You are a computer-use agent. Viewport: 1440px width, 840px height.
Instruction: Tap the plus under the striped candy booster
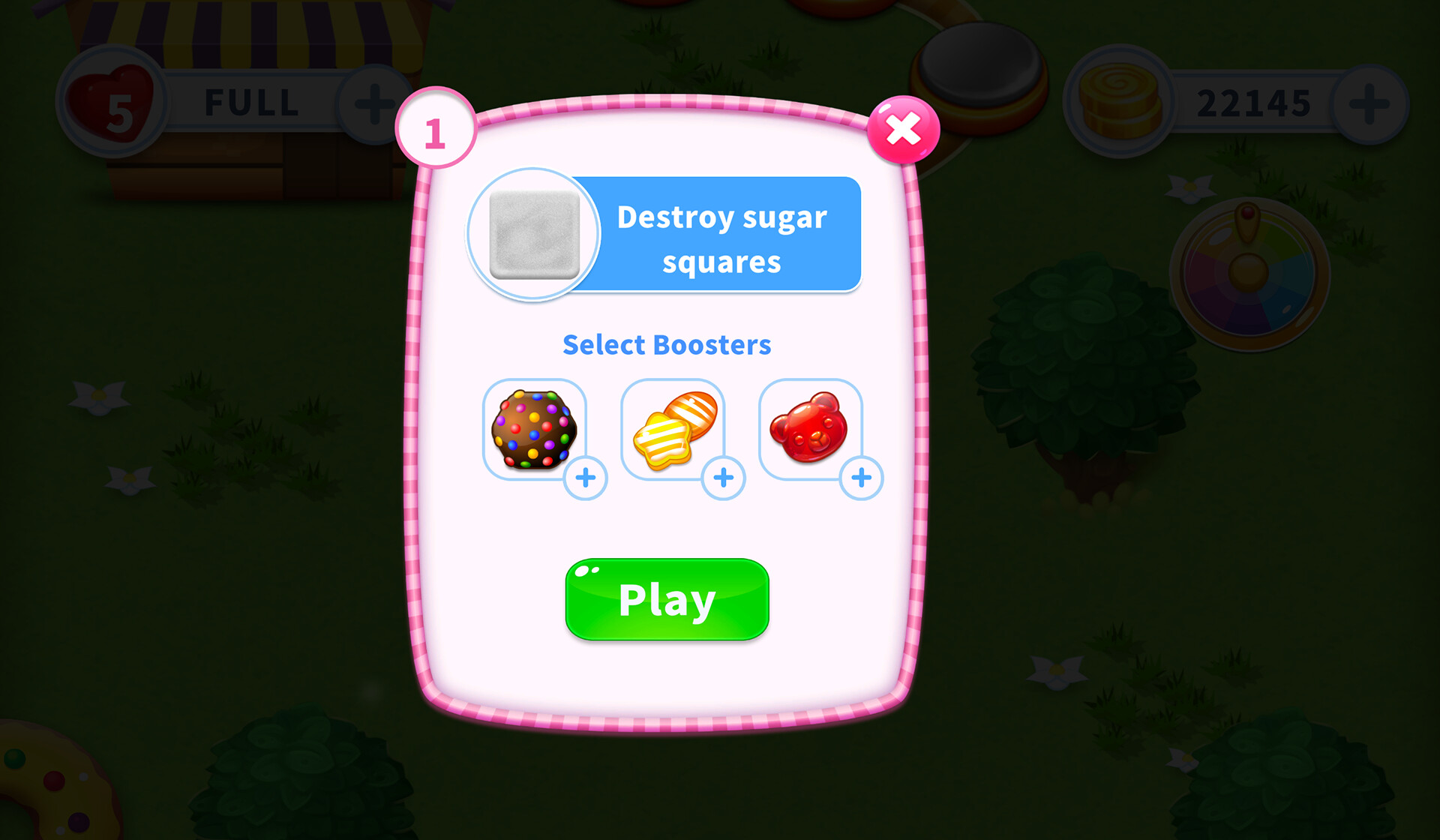point(723,478)
